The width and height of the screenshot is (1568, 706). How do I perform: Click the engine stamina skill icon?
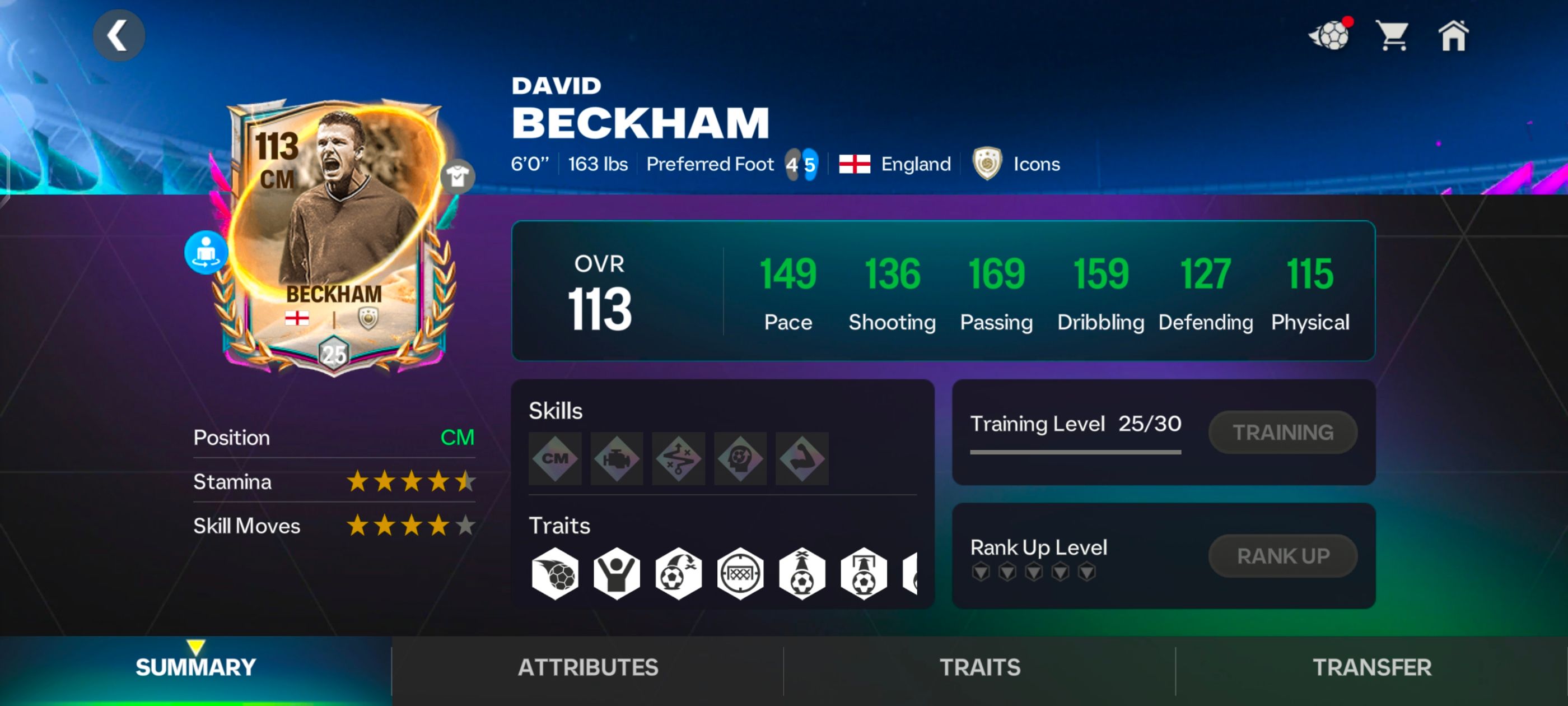click(x=616, y=459)
